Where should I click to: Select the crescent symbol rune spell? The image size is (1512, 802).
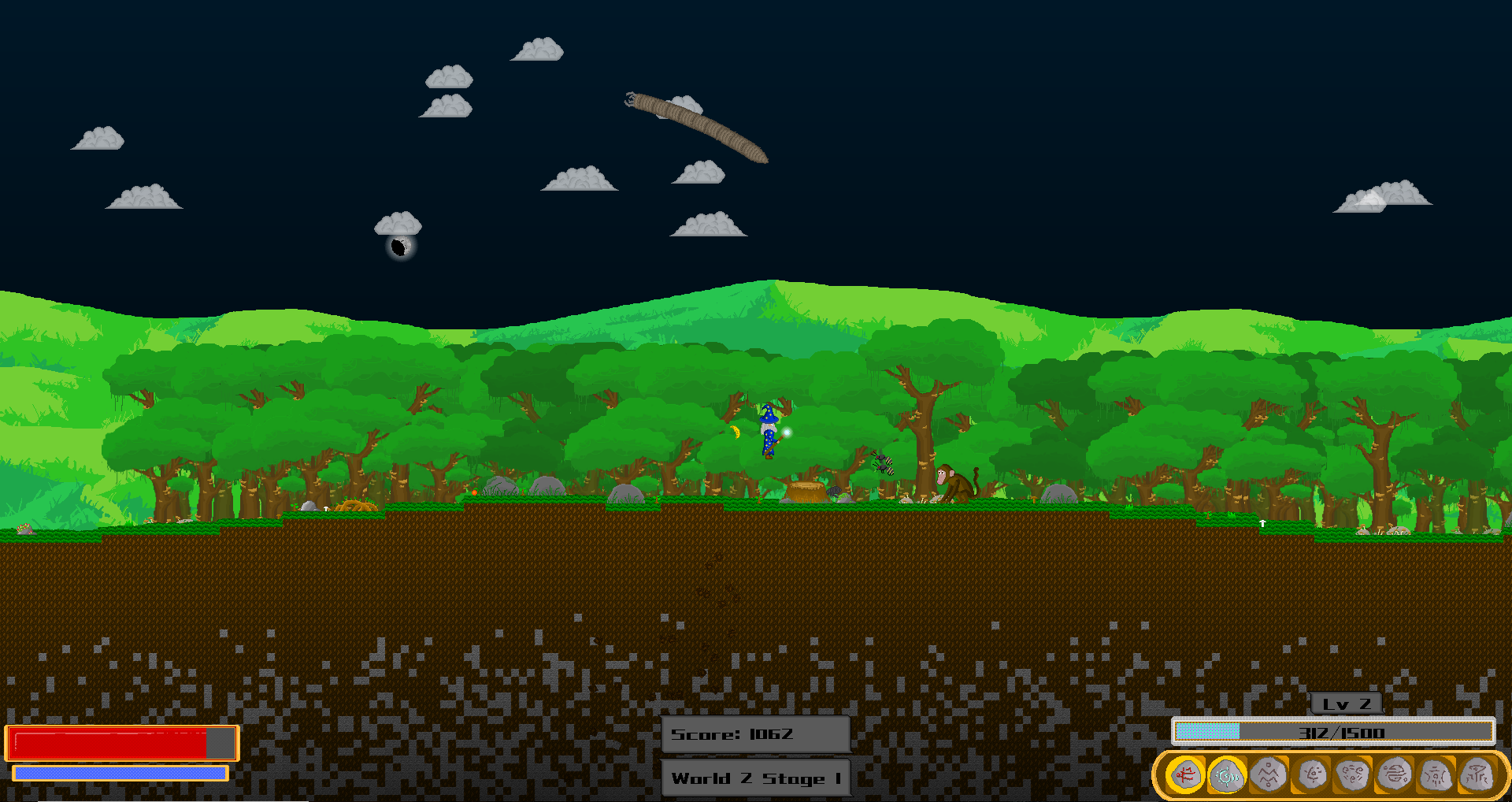point(1313,774)
